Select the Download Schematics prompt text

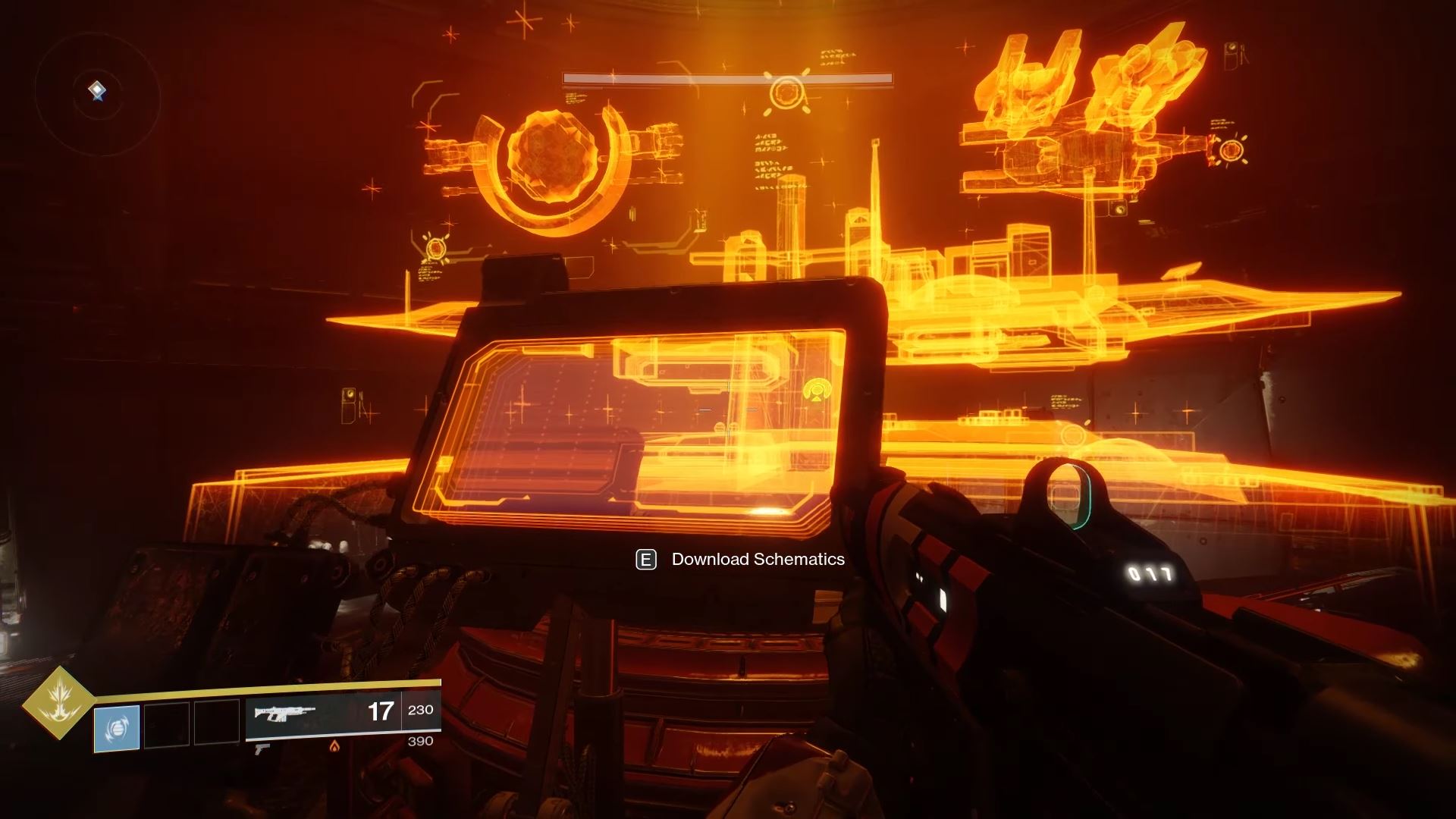point(758,560)
